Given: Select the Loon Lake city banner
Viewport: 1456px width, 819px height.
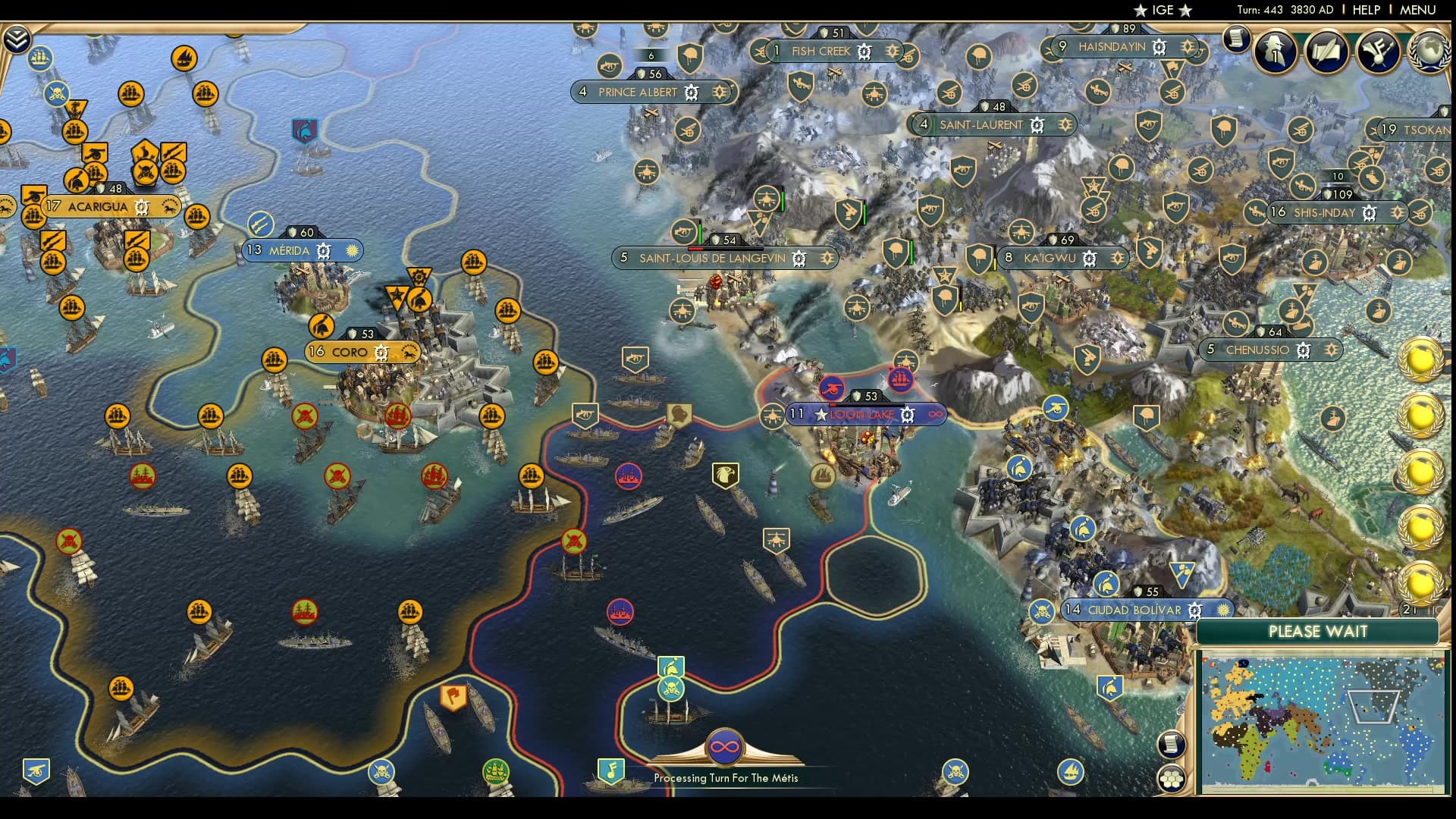Looking at the screenshot, I should click(863, 415).
